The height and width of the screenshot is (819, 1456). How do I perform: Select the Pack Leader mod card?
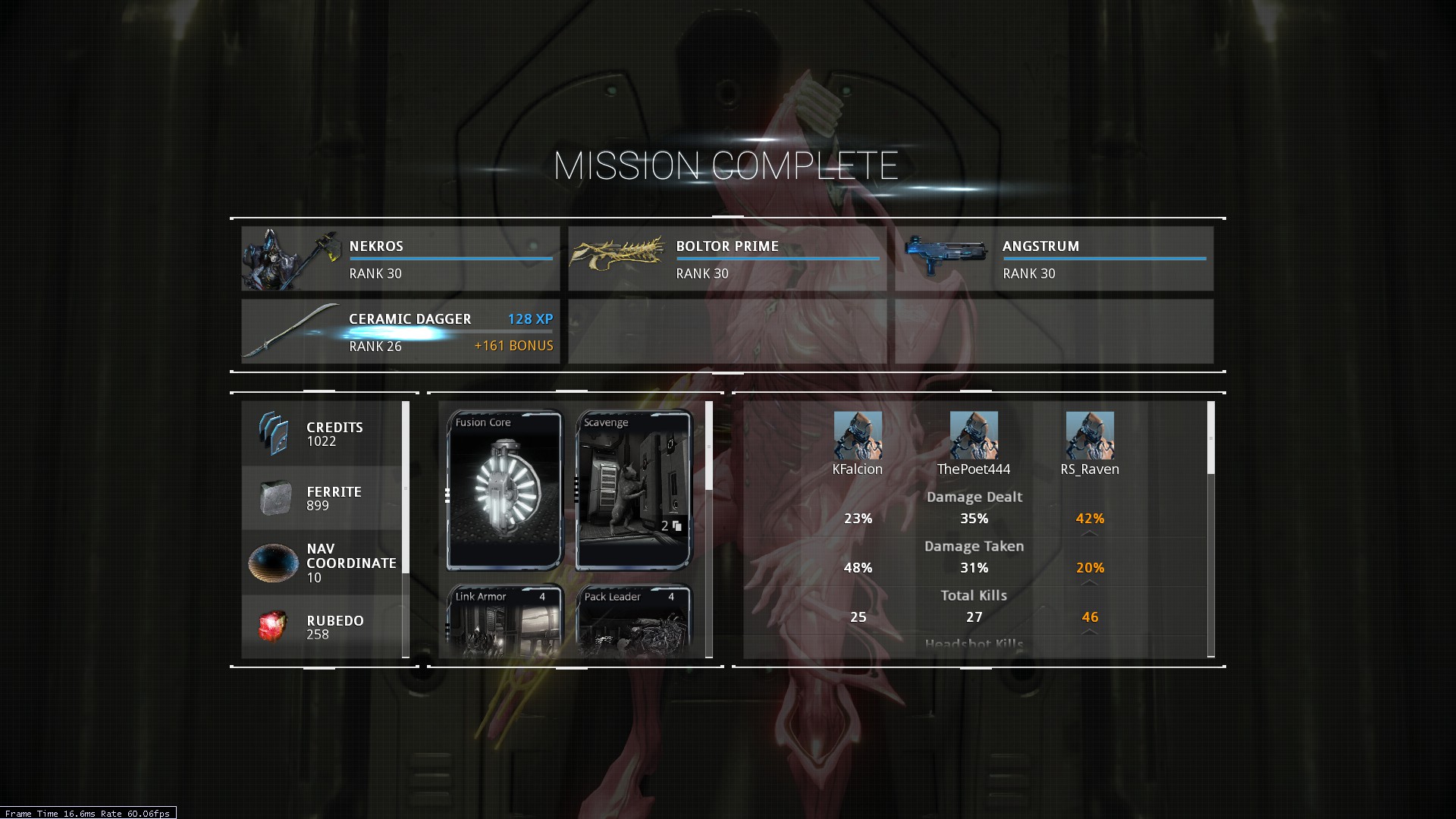click(x=633, y=620)
